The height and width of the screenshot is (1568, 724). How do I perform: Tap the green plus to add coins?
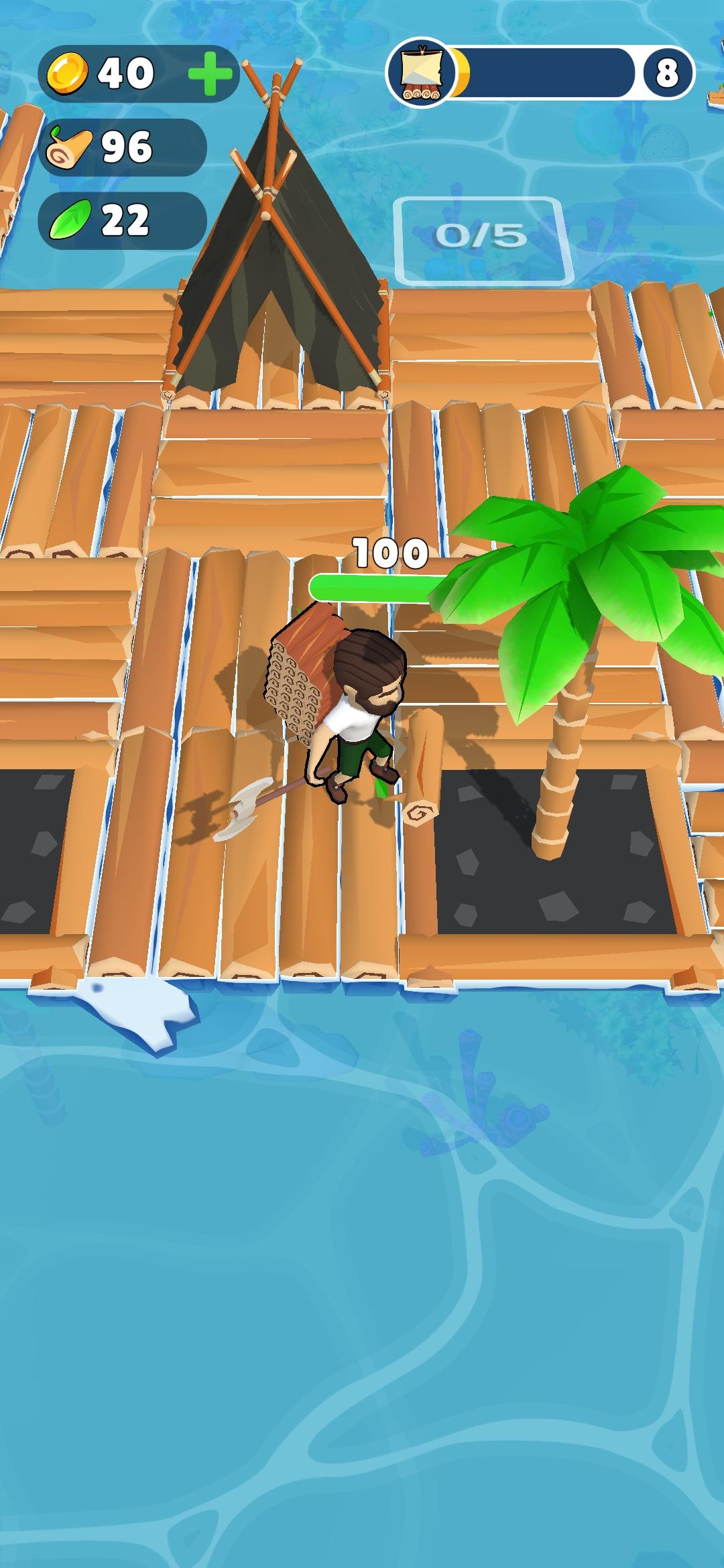pyautogui.click(x=210, y=73)
